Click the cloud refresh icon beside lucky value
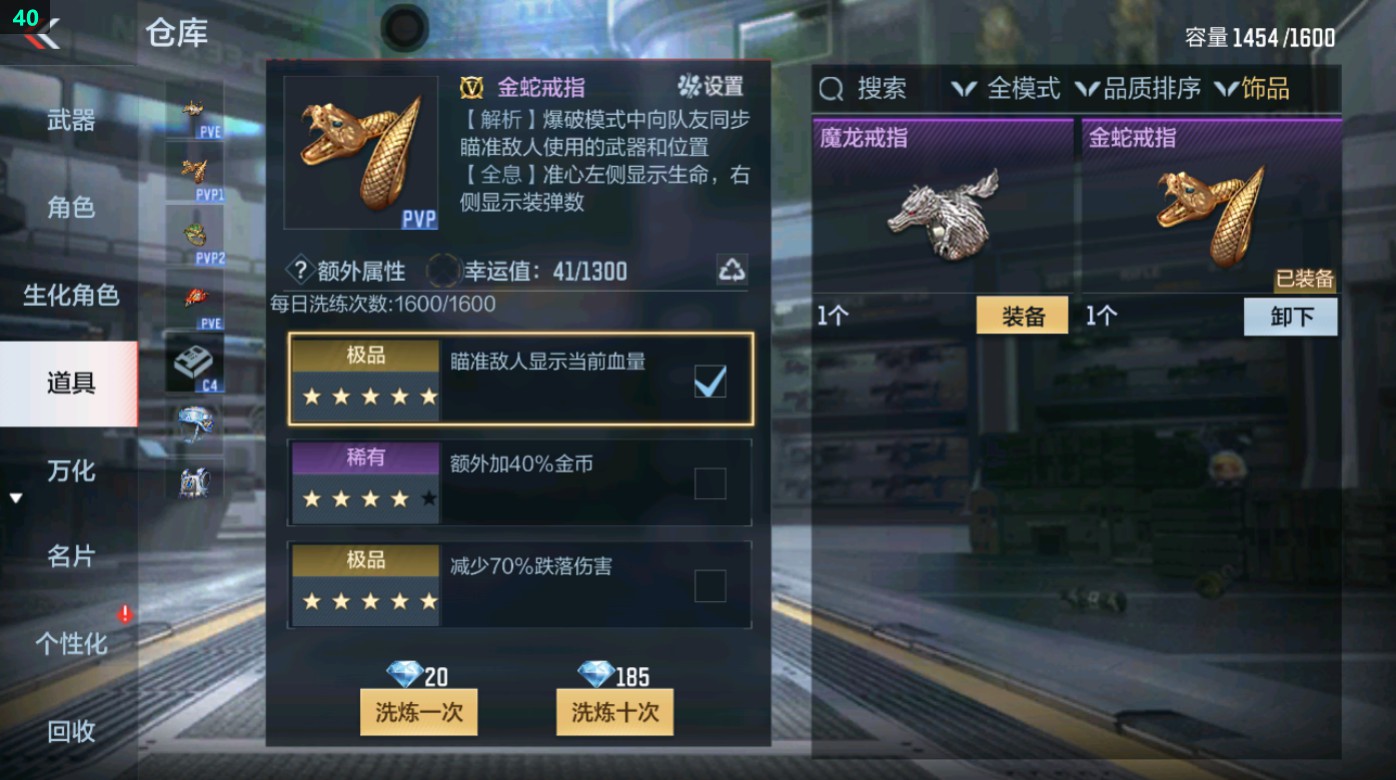 (733, 269)
